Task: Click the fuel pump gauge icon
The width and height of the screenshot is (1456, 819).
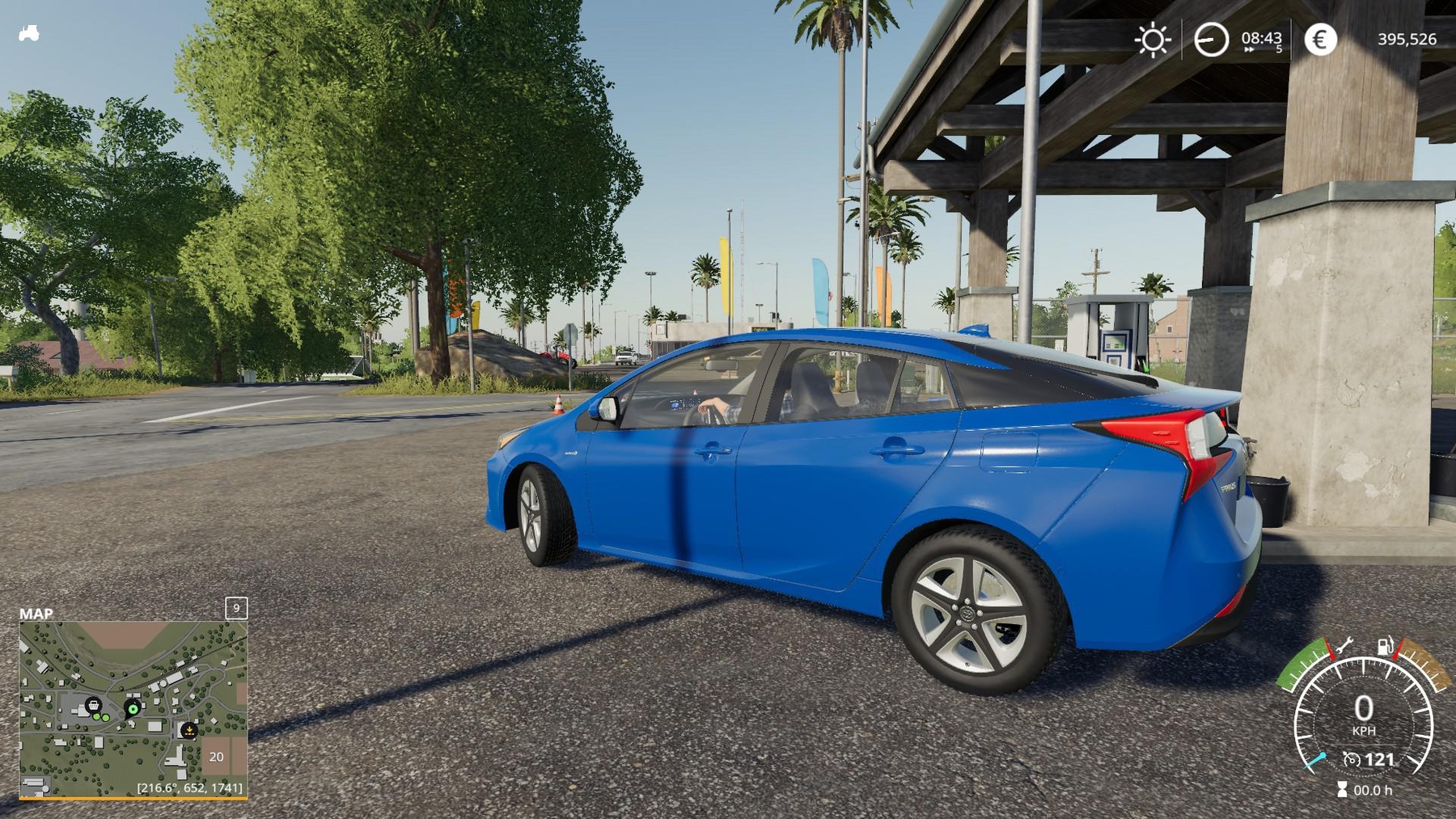Action: point(1385,646)
